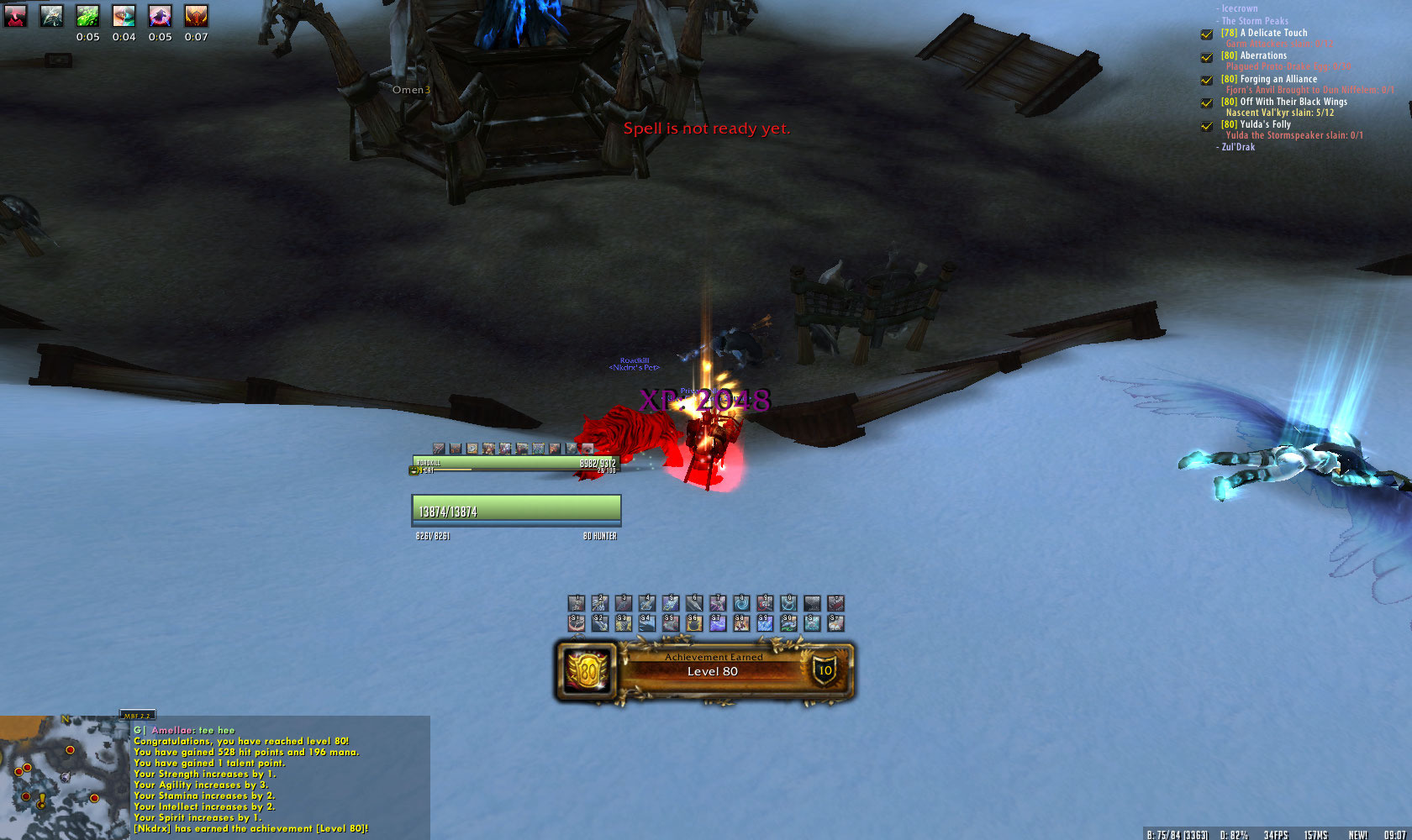The width and height of the screenshot is (1412, 840).
Task: Collapse the Storm Peaks quest zone header
Action: point(1254,21)
